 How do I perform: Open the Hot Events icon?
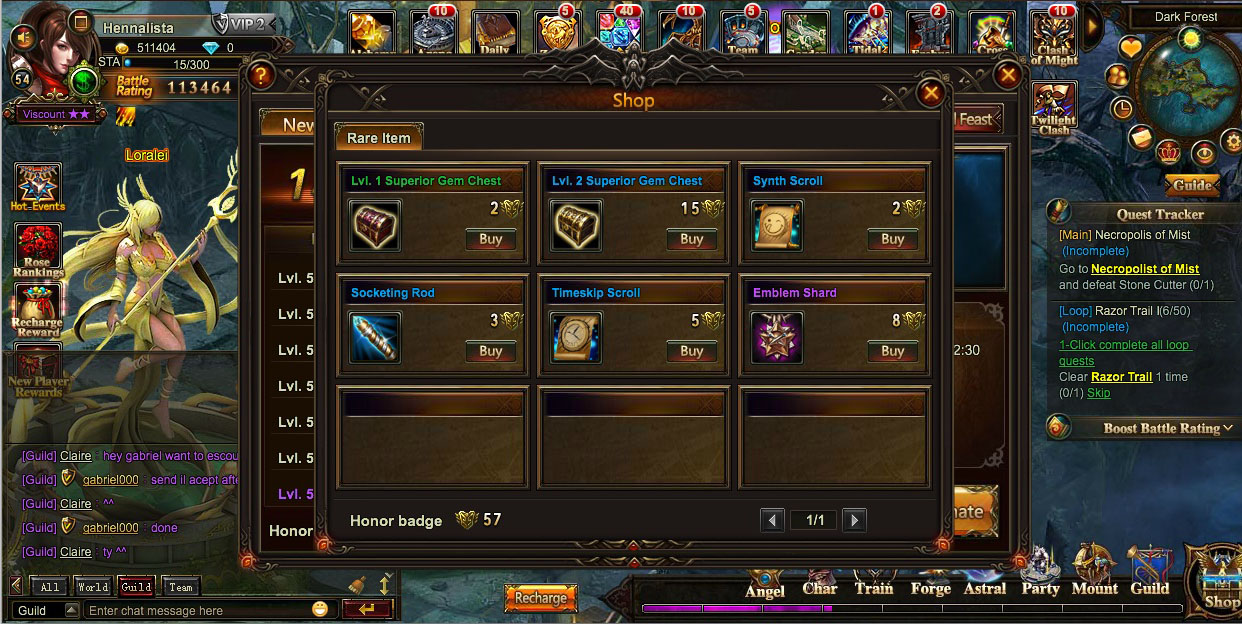coord(38,187)
